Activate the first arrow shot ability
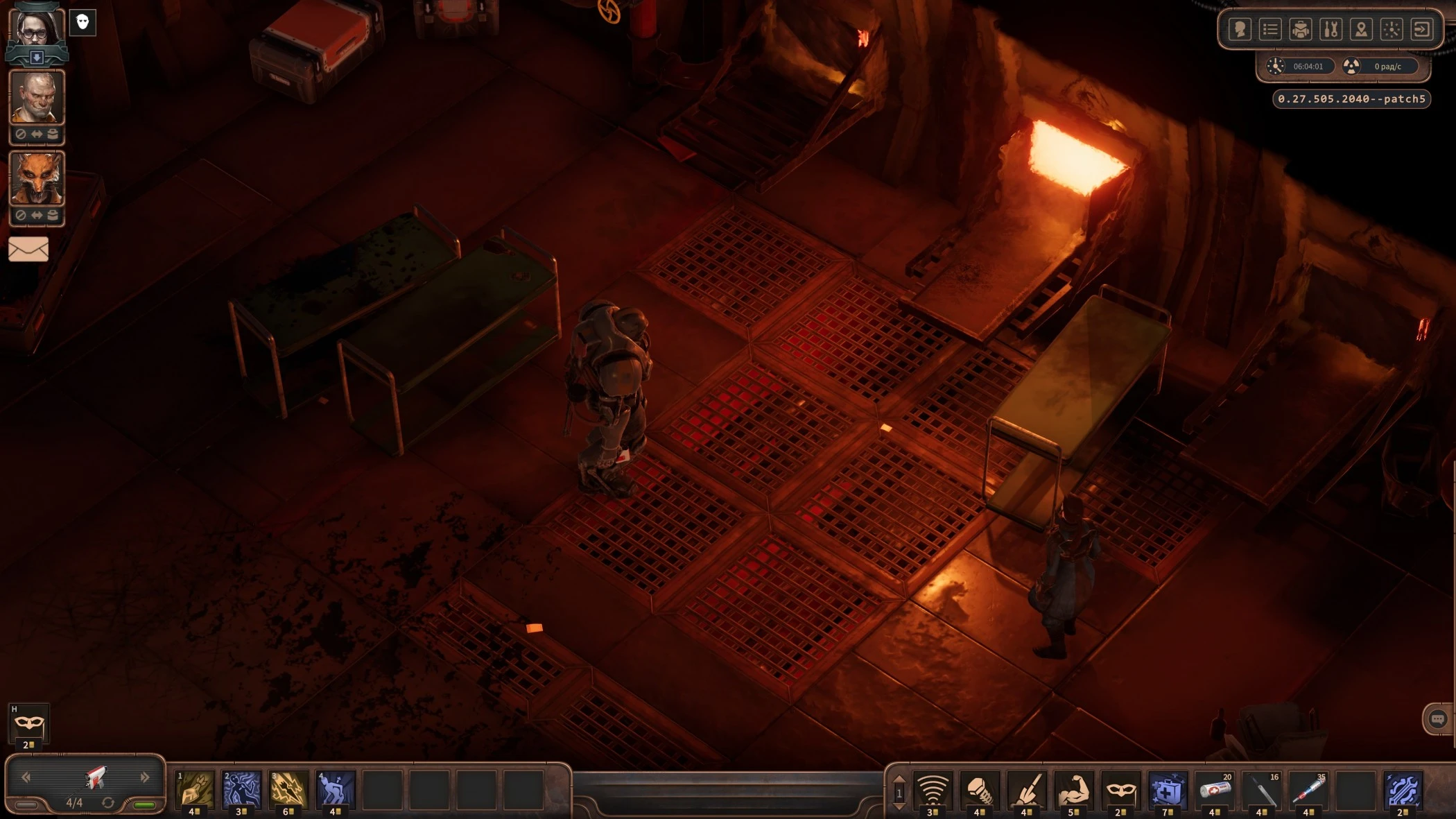1456x819 pixels. pos(195,789)
